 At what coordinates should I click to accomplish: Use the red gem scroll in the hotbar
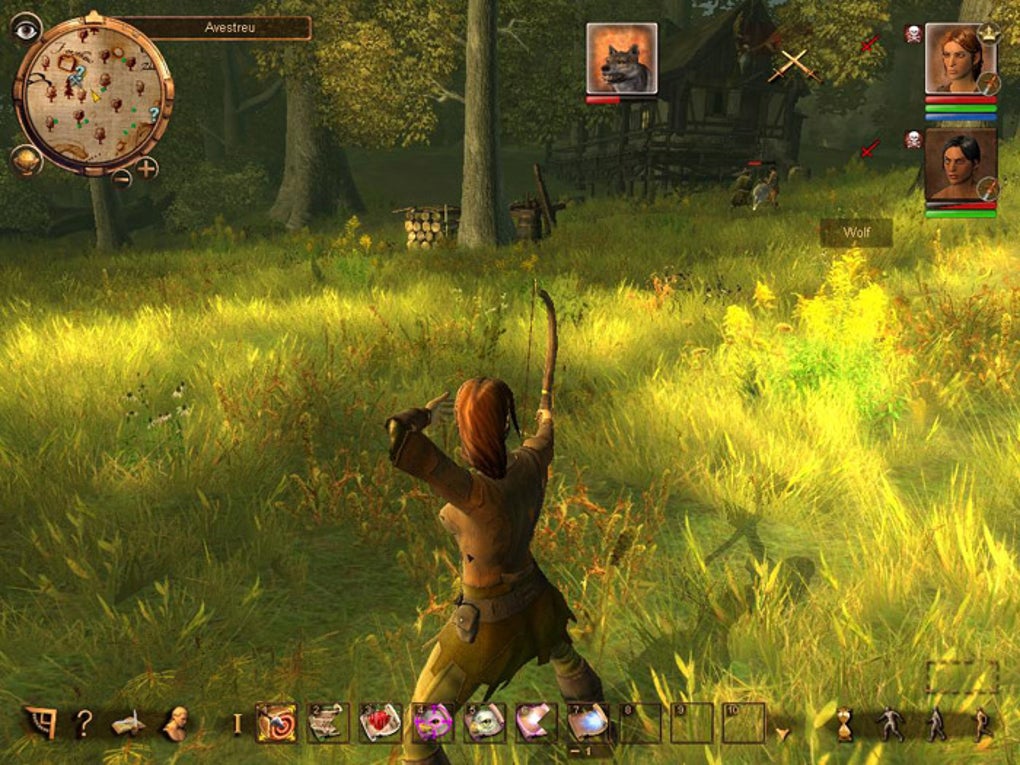(x=380, y=723)
